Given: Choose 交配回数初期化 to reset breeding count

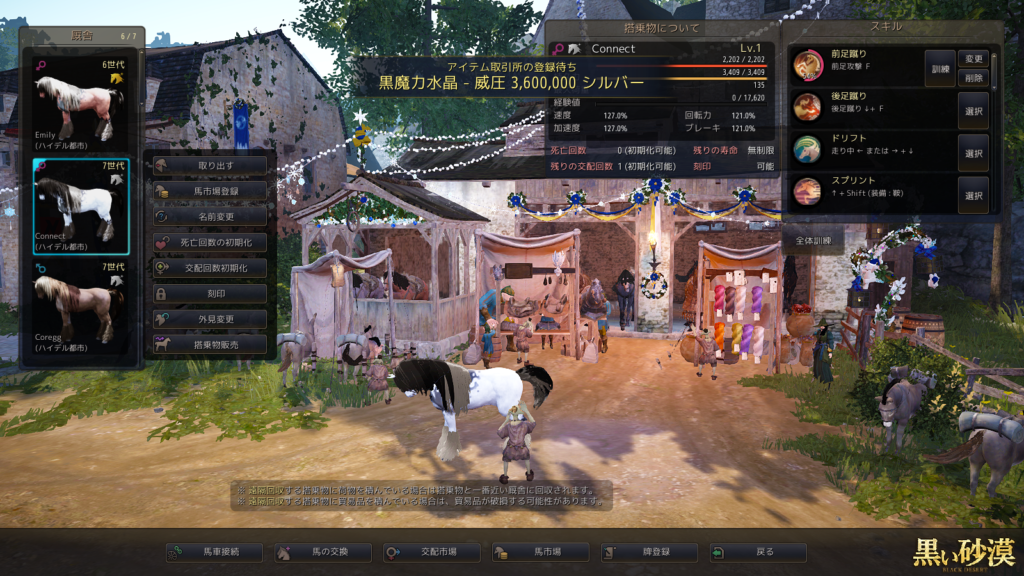Looking at the screenshot, I should point(210,268).
